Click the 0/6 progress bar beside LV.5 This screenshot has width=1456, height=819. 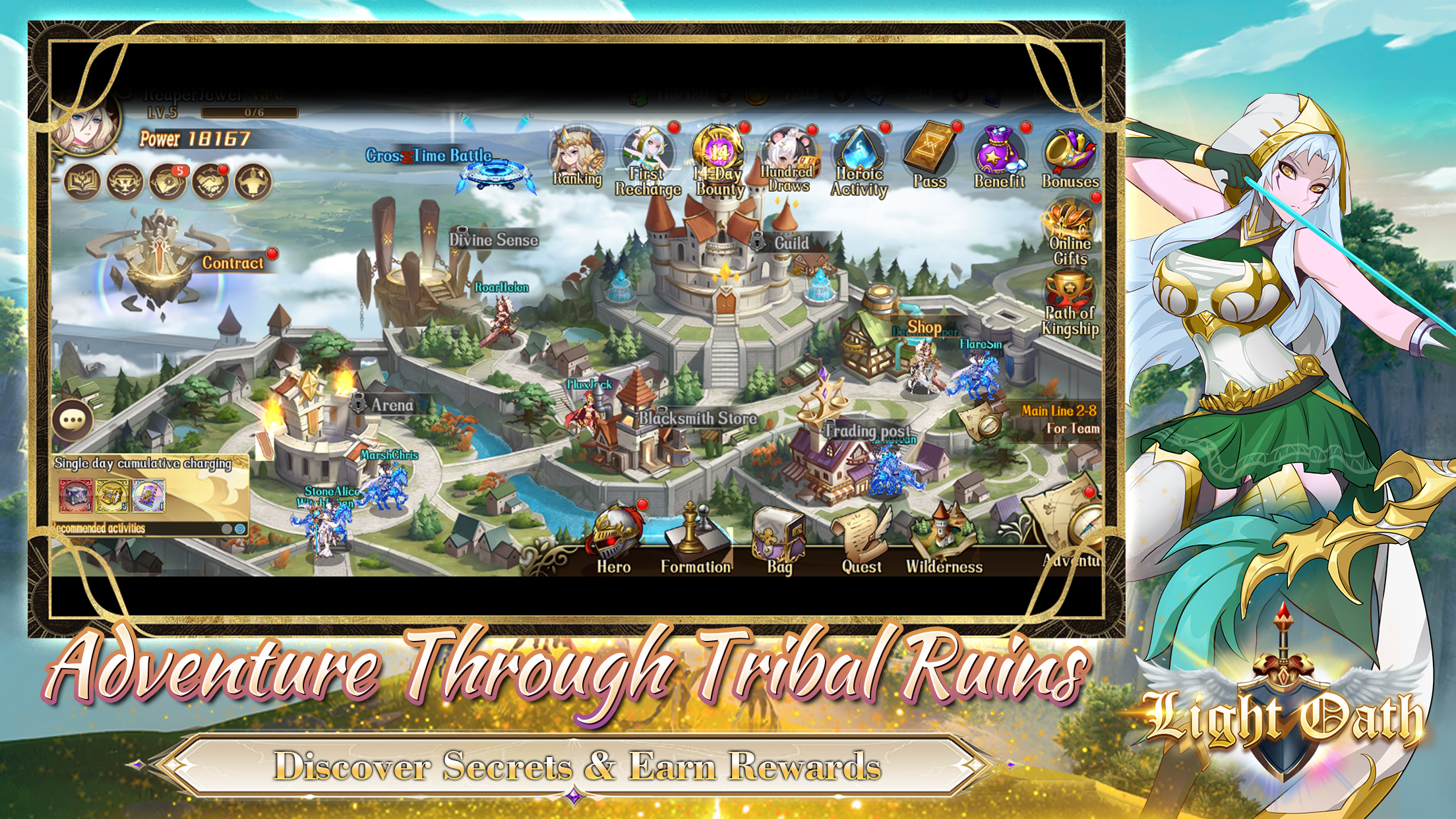pos(249,112)
